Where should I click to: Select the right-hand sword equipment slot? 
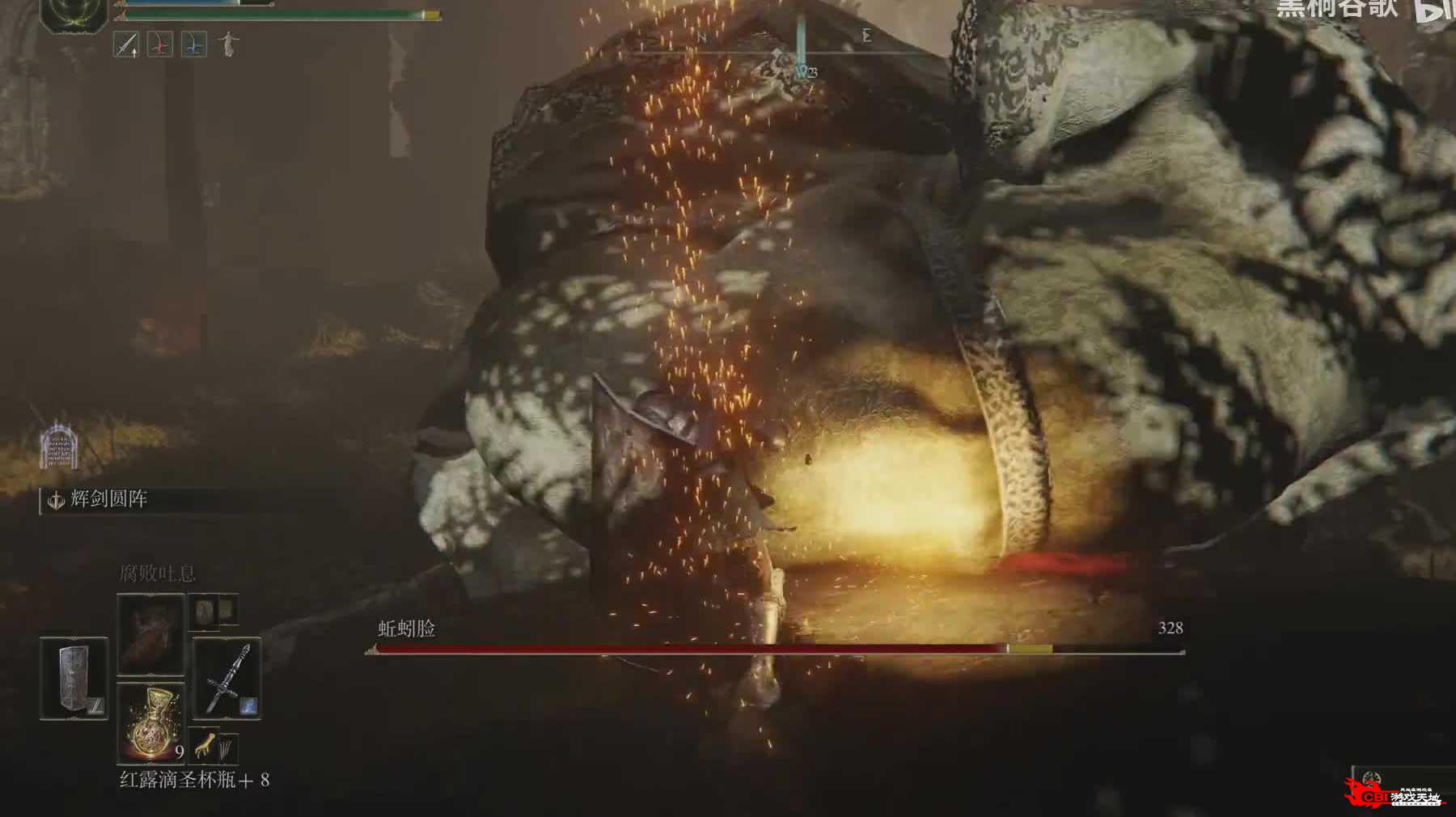(x=226, y=678)
